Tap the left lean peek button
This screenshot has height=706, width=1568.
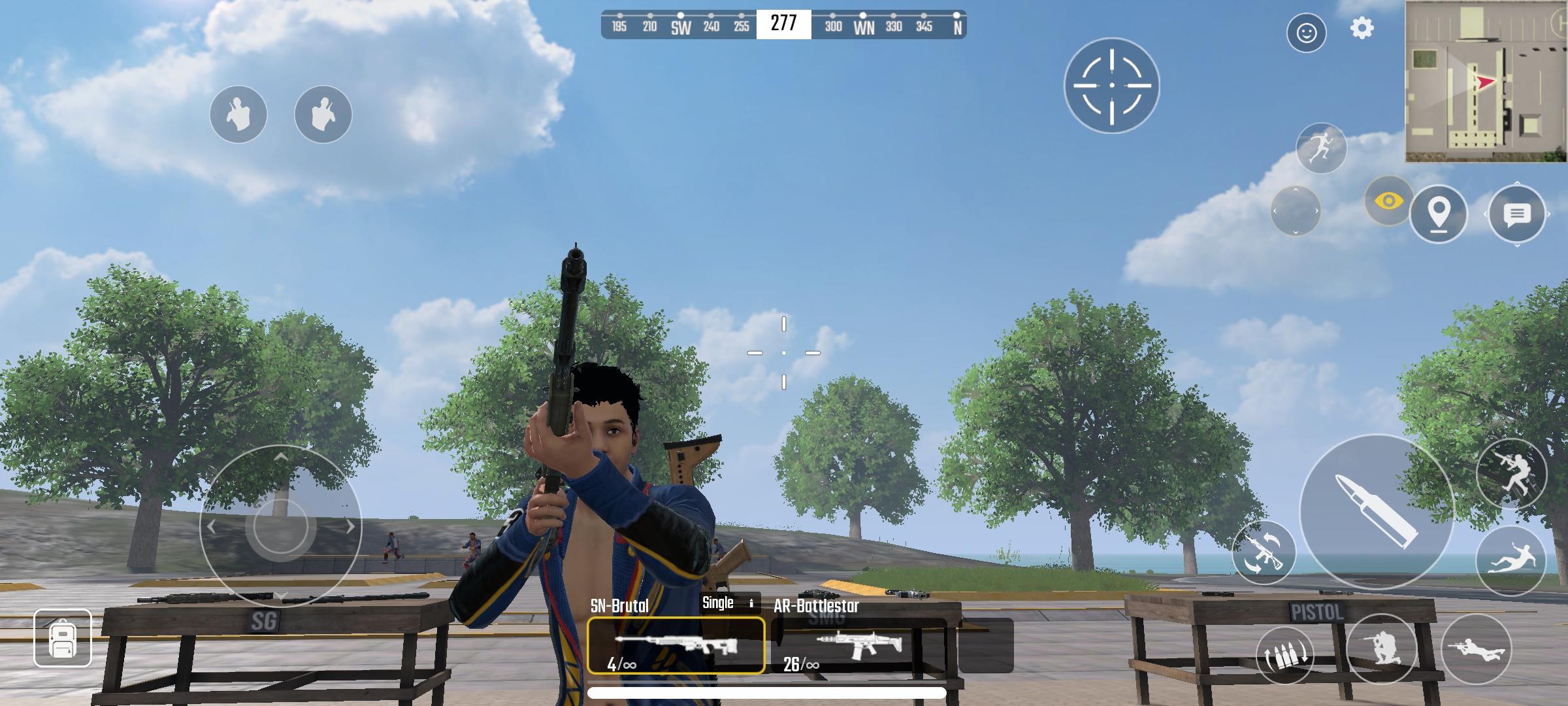238,114
